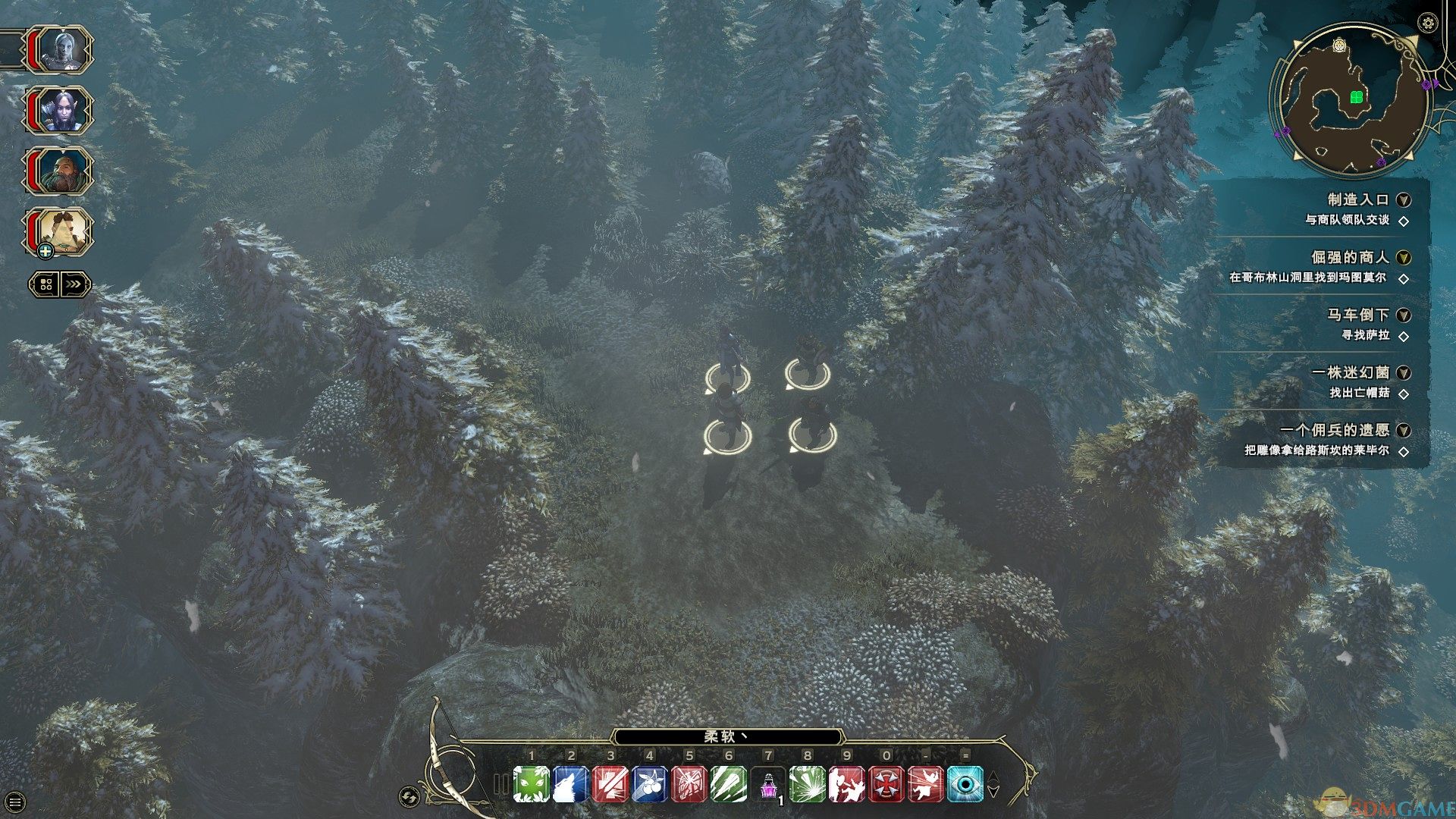The width and height of the screenshot is (1456, 819).
Task: Choose the eyepatch character portrait
Action: point(61,231)
